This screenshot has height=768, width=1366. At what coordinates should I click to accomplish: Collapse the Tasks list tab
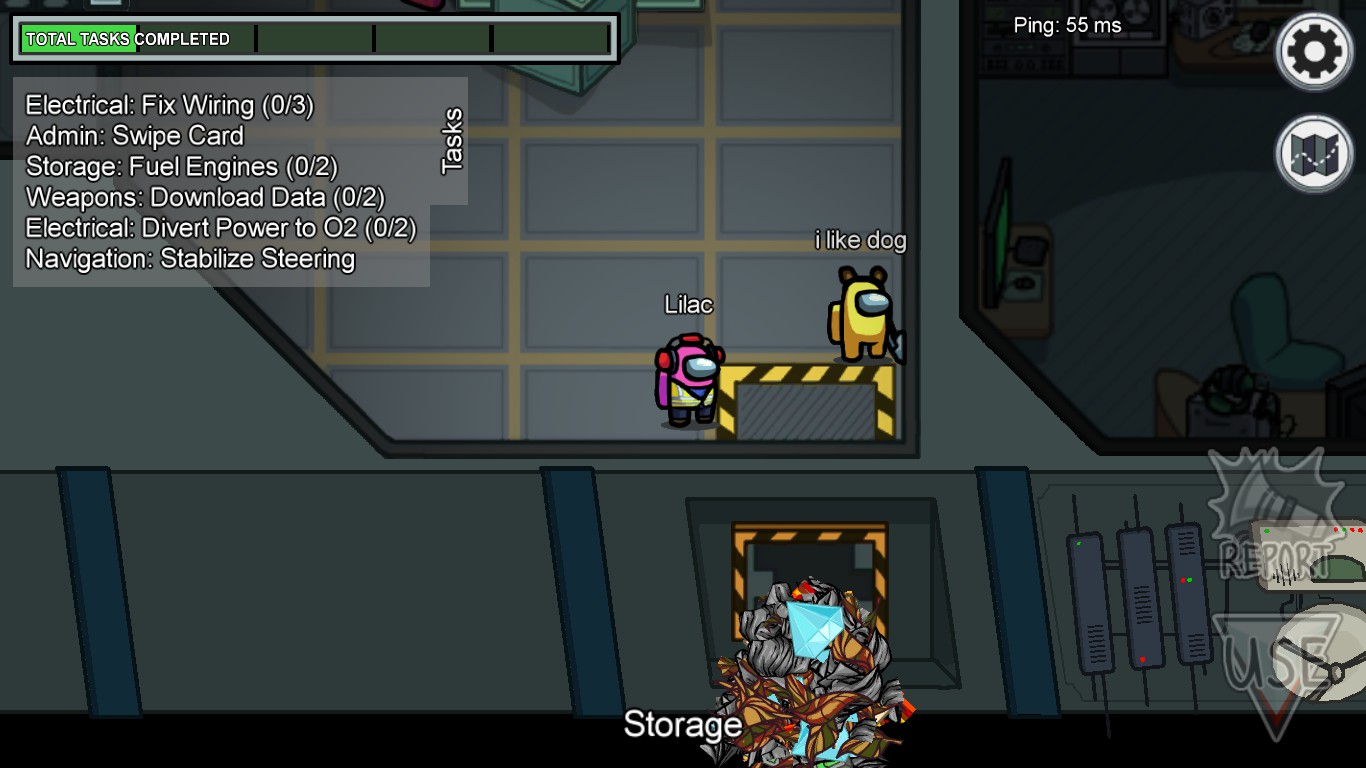pos(452,141)
